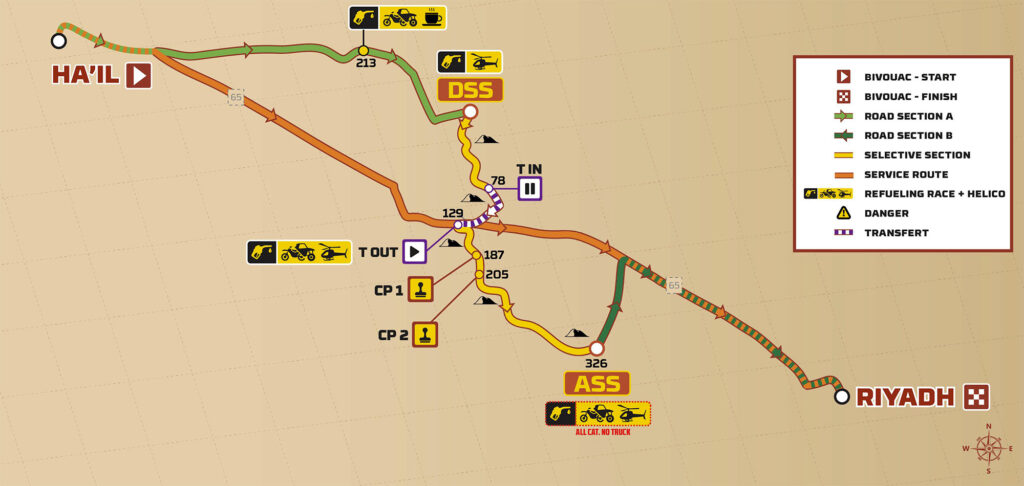Click the T IN pause icon
The height and width of the screenshot is (486, 1024).
point(529,187)
